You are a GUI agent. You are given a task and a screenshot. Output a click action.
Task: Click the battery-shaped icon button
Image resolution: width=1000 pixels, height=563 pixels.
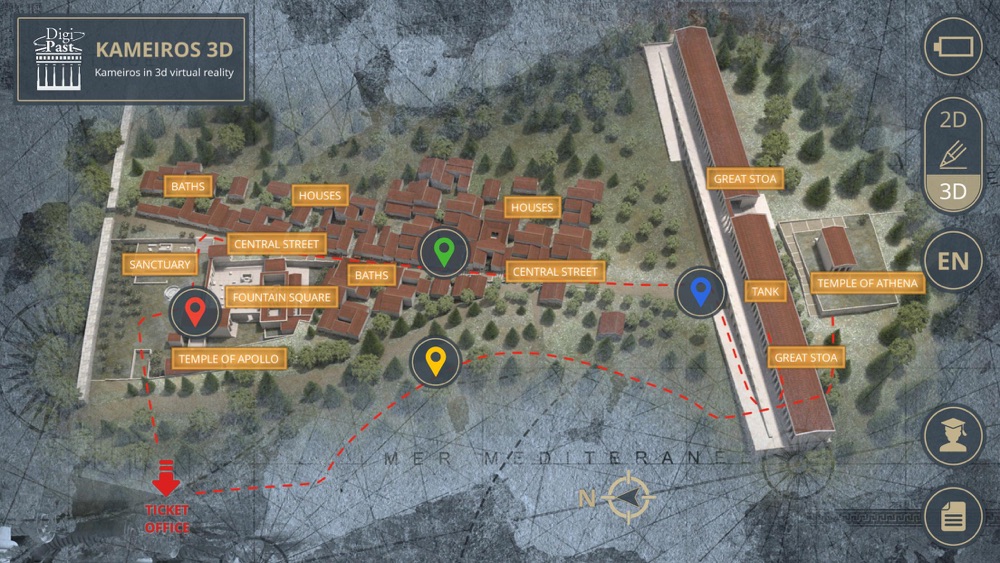(x=952, y=47)
